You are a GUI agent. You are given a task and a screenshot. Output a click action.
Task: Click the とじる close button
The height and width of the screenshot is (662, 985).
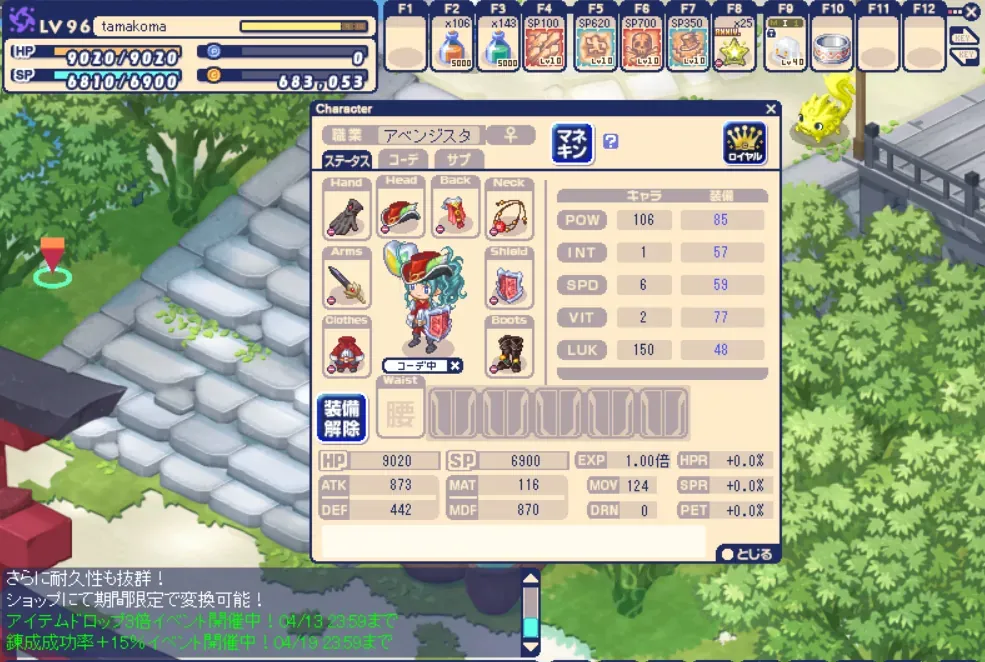(746, 554)
